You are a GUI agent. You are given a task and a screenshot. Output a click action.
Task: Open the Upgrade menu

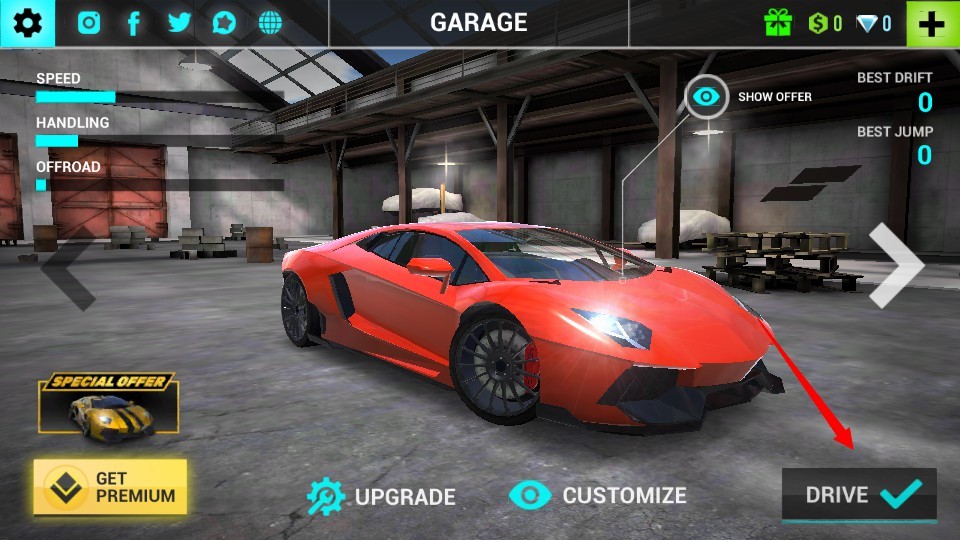click(381, 496)
